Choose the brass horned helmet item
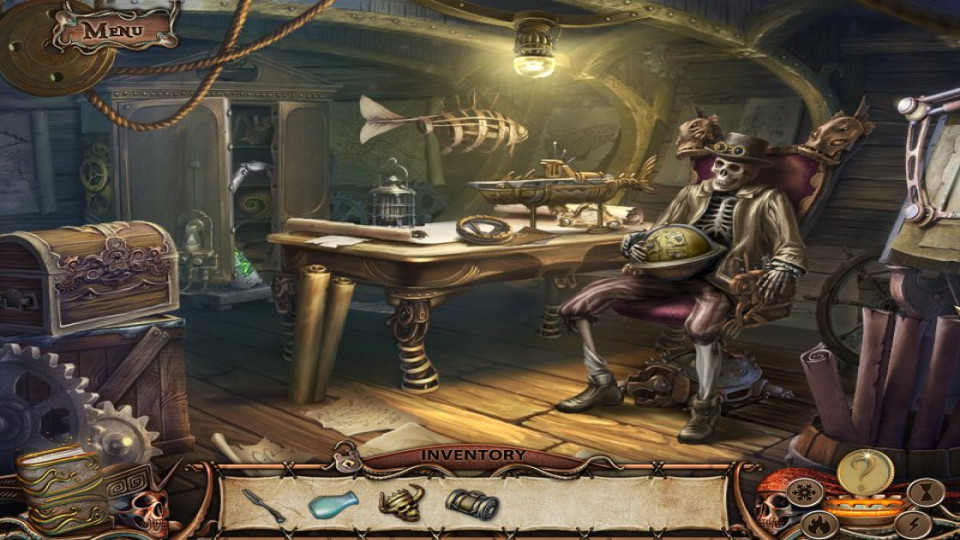Viewport: 960px width, 540px height. click(401, 501)
